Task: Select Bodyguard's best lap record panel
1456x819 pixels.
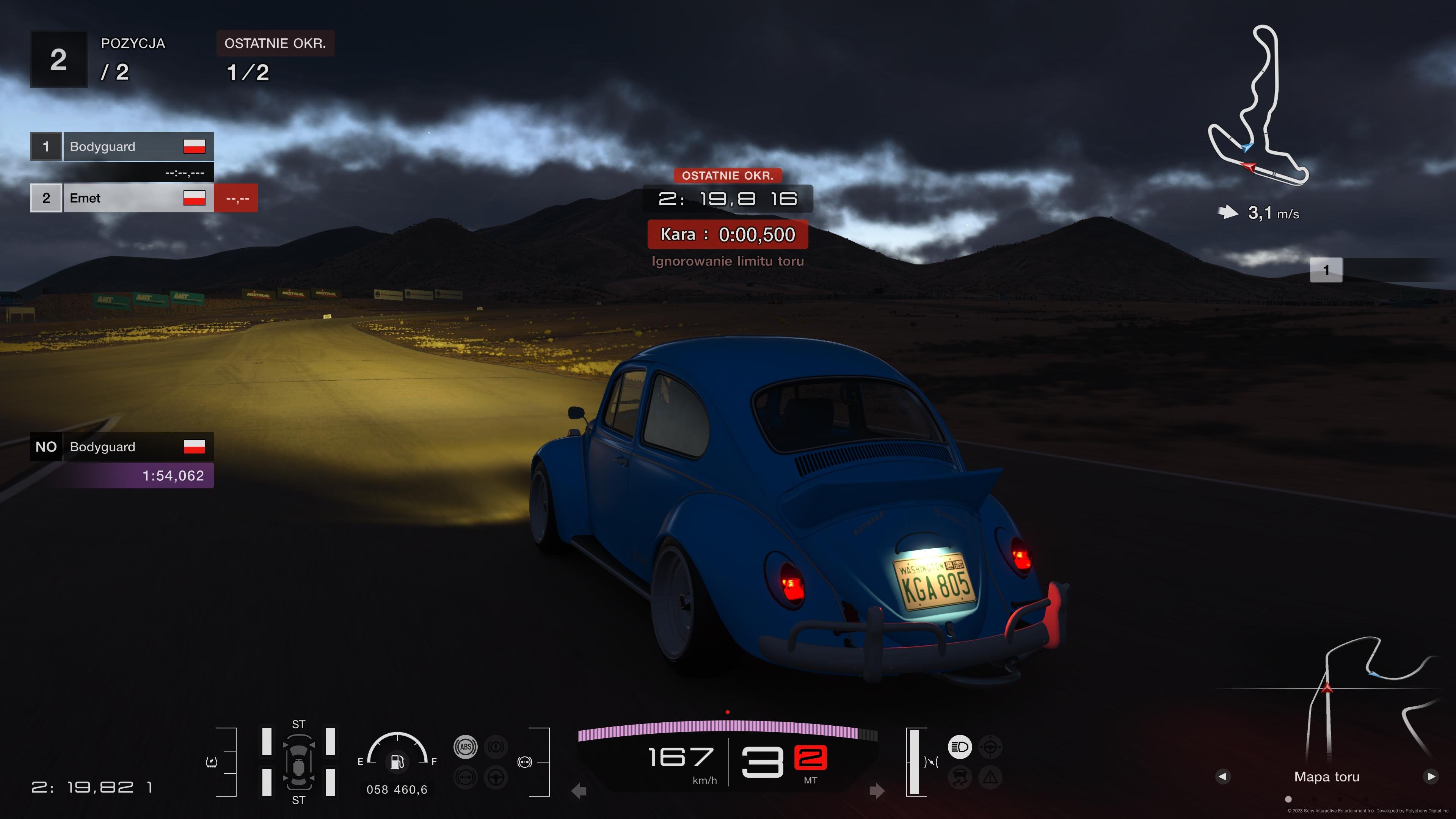Action: pos(121,461)
